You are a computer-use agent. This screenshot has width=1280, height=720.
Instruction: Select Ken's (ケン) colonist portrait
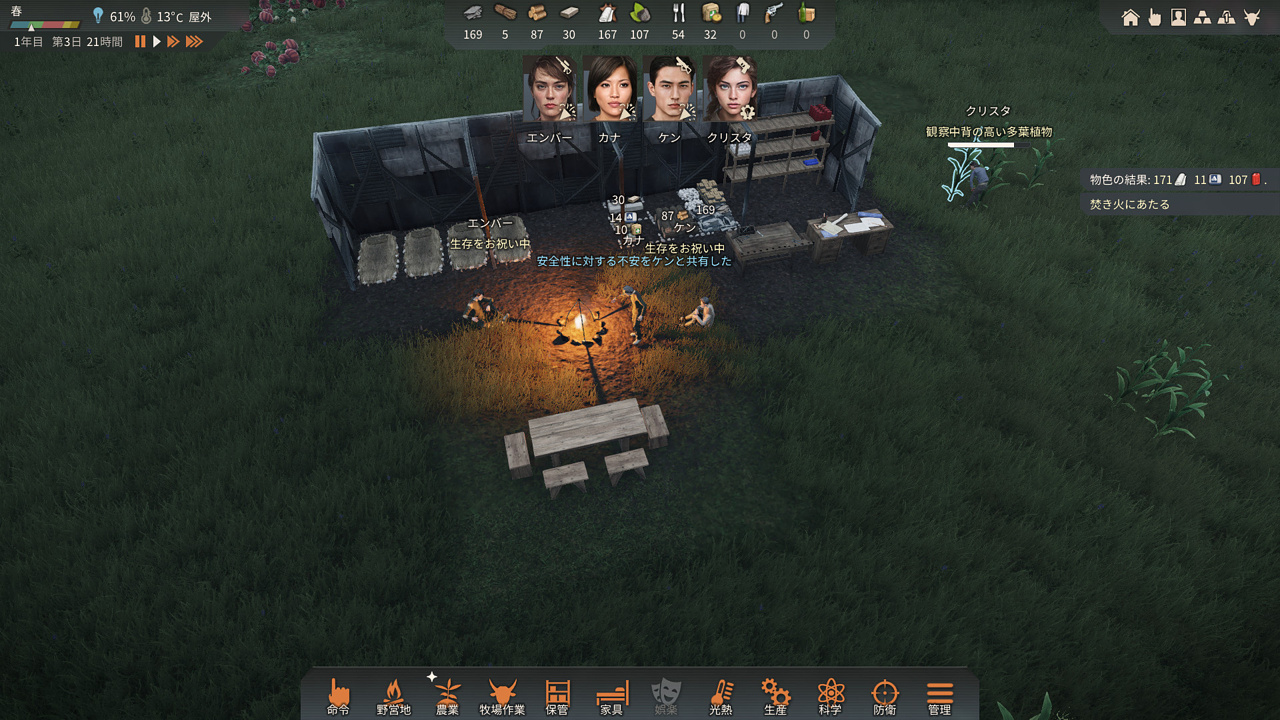669,89
